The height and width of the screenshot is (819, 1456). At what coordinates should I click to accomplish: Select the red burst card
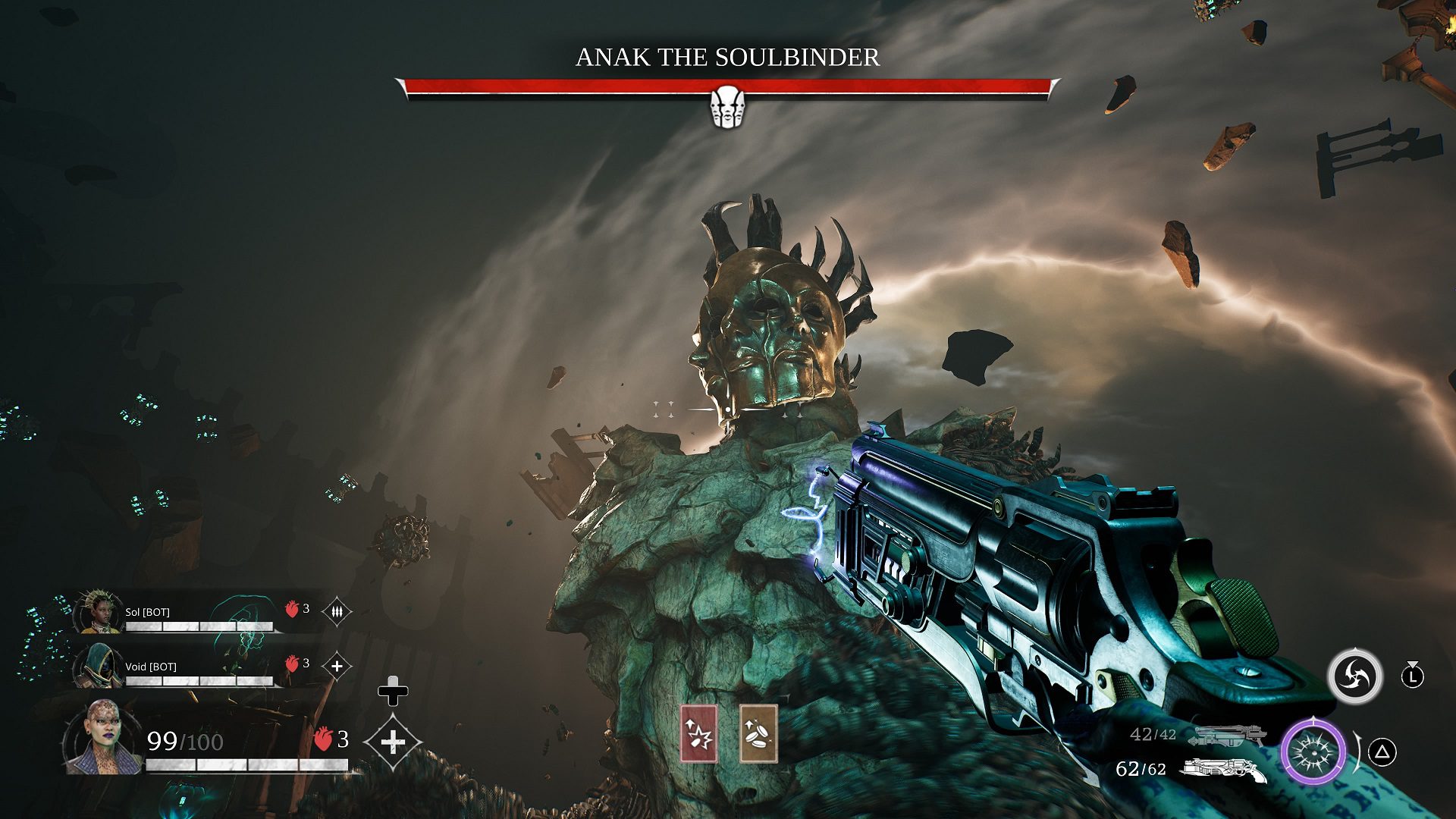[698, 733]
